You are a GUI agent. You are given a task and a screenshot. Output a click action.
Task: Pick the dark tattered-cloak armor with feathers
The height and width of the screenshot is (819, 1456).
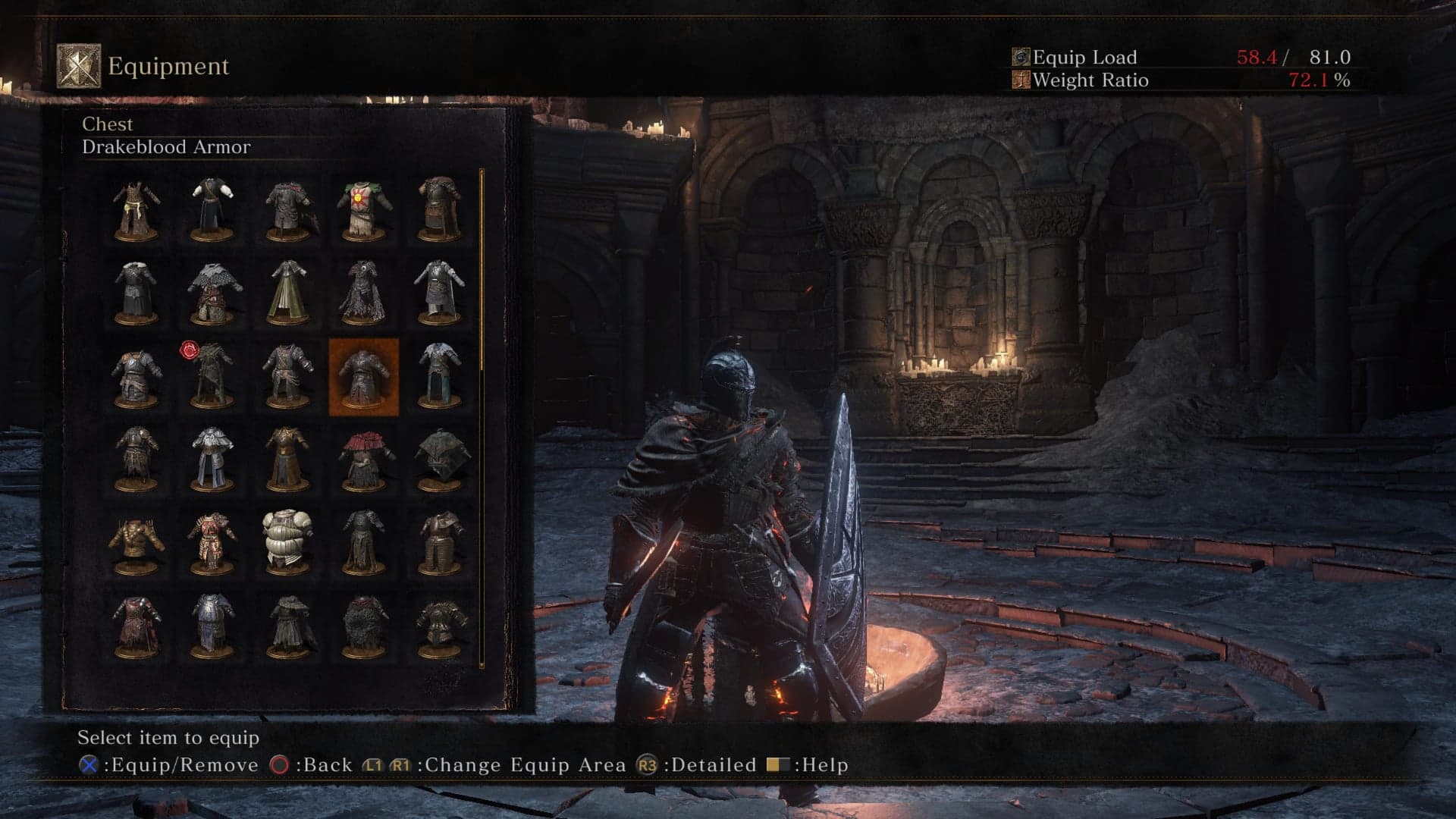tap(363, 291)
